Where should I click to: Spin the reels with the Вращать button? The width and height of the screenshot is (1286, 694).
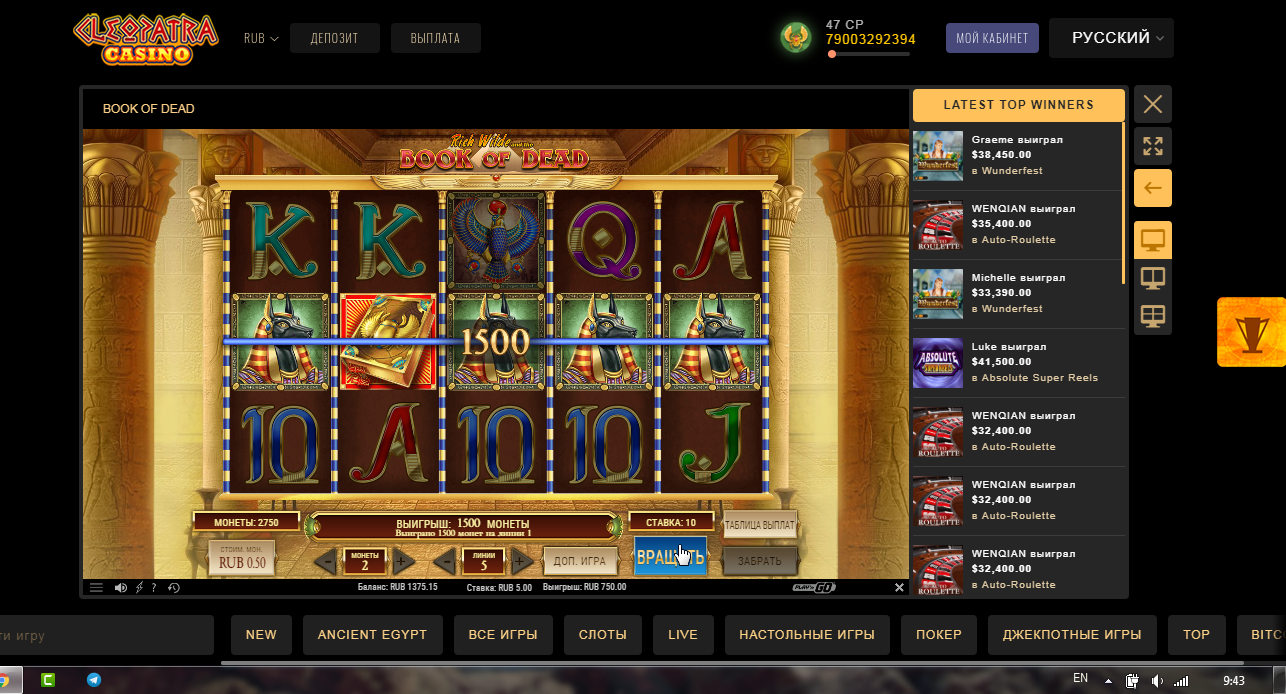[x=670, y=556]
